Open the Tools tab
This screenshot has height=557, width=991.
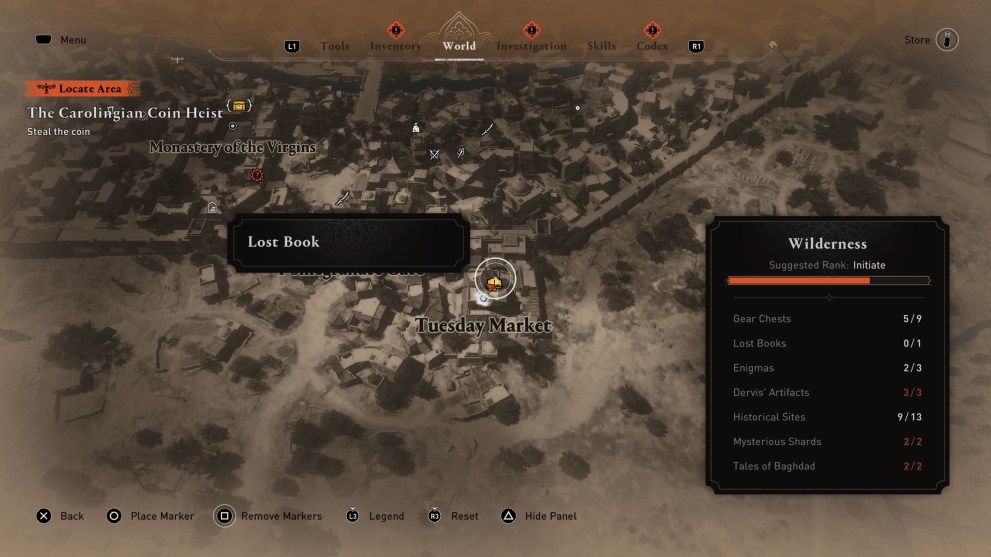(334, 46)
